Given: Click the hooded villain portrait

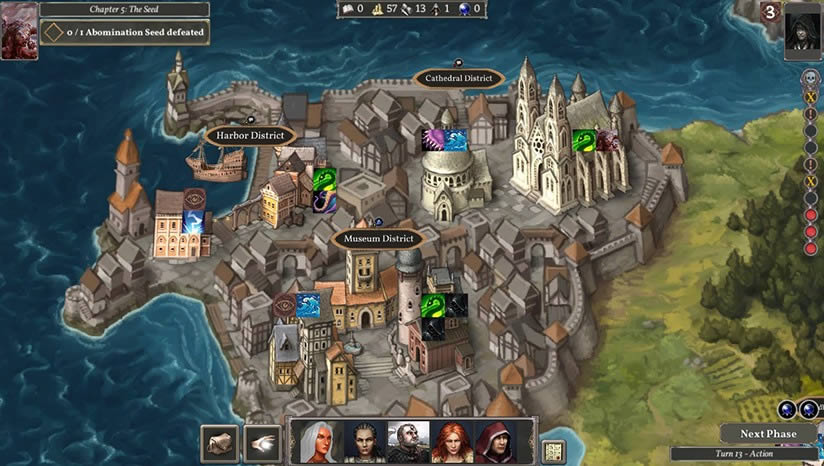Looking at the screenshot, I should (803, 31).
